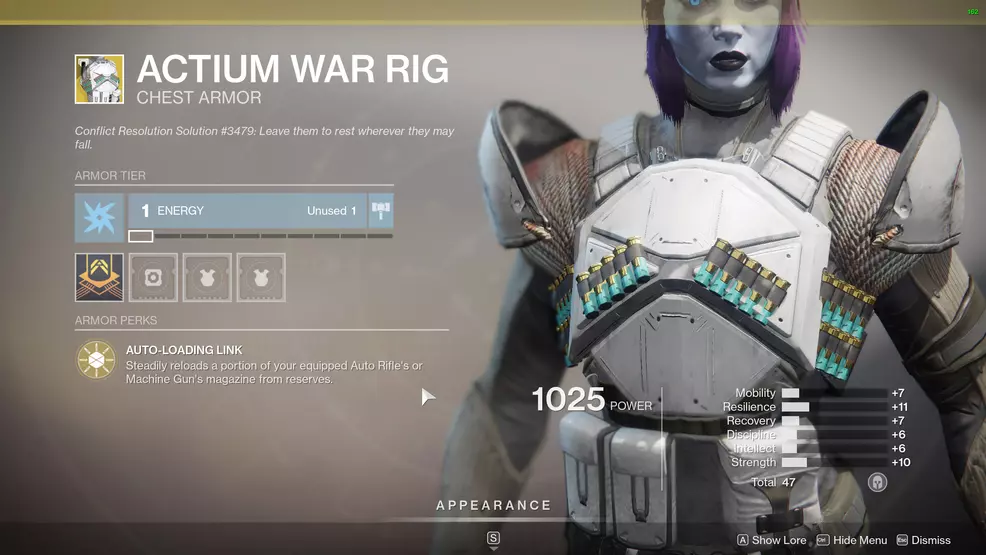Click the Actium War Rig item icon
The image size is (986, 555).
[x=99, y=79]
